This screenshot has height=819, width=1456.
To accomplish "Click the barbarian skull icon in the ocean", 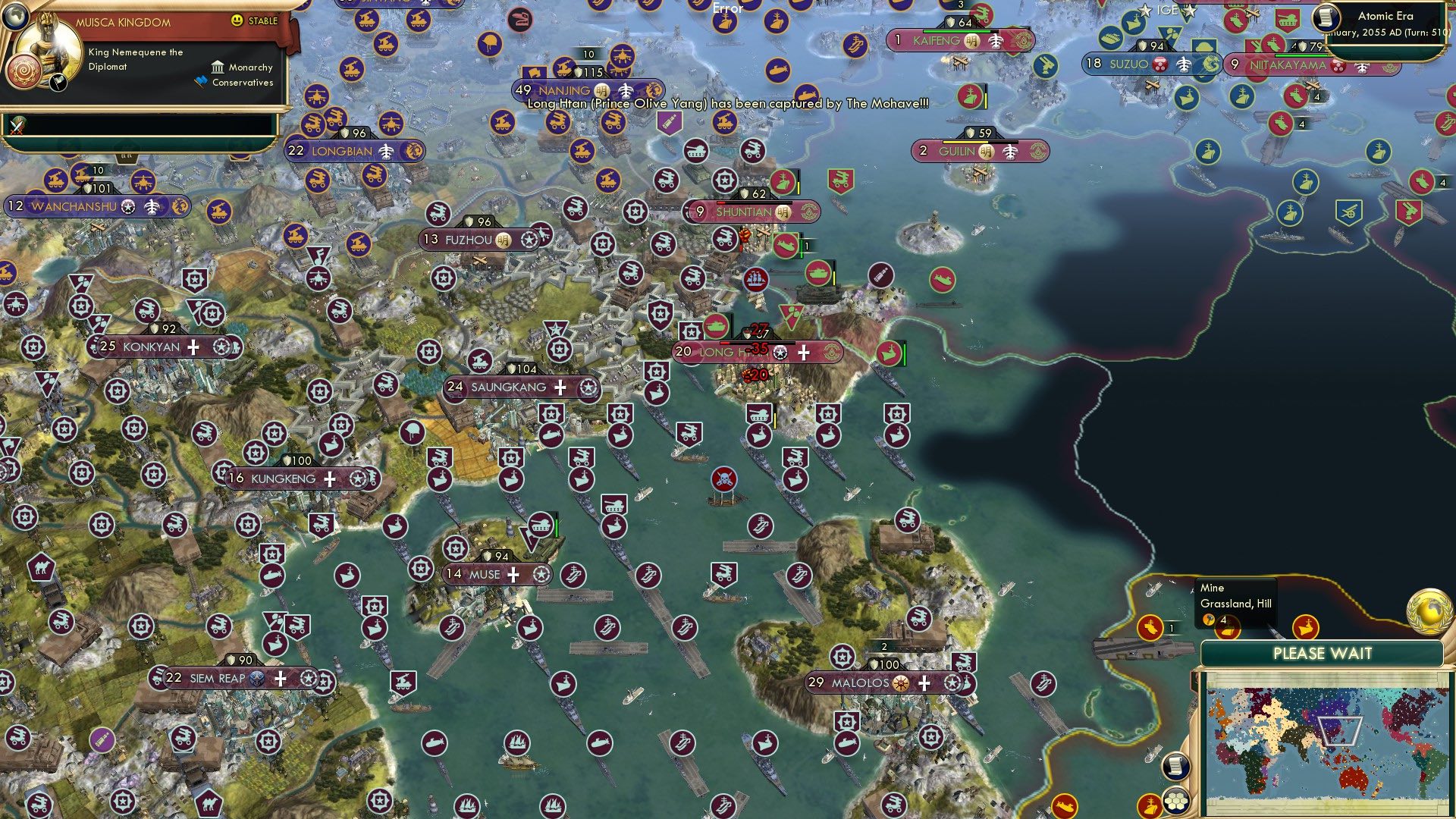I will click(724, 480).
